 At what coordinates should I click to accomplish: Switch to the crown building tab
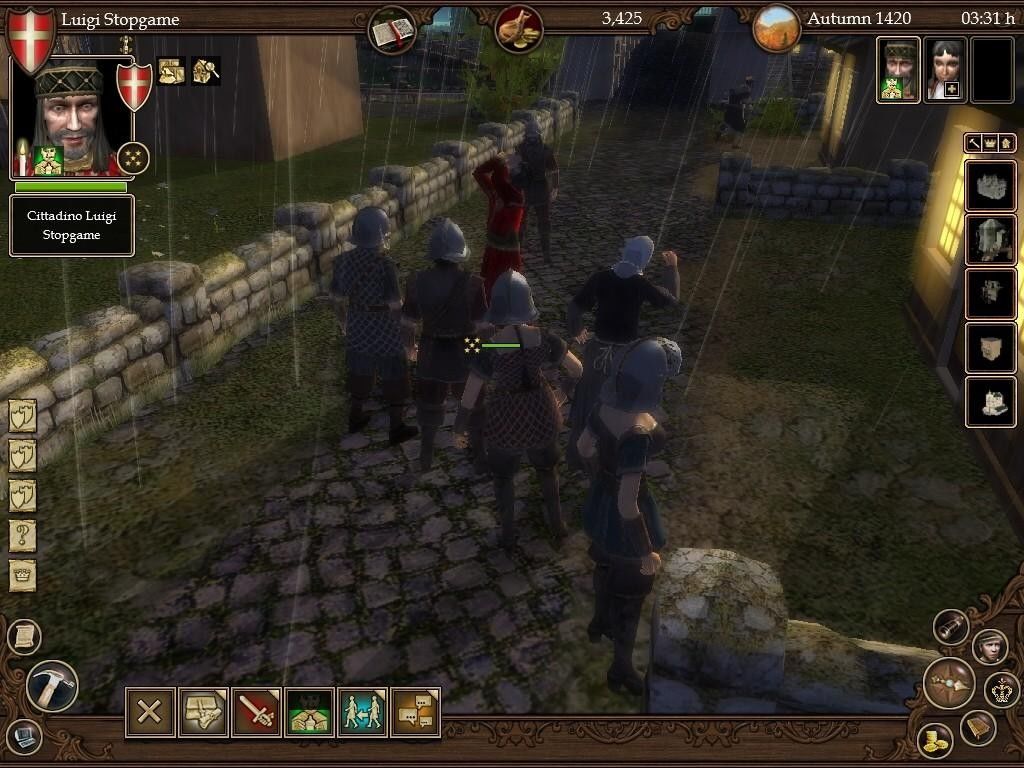[x=990, y=143]
